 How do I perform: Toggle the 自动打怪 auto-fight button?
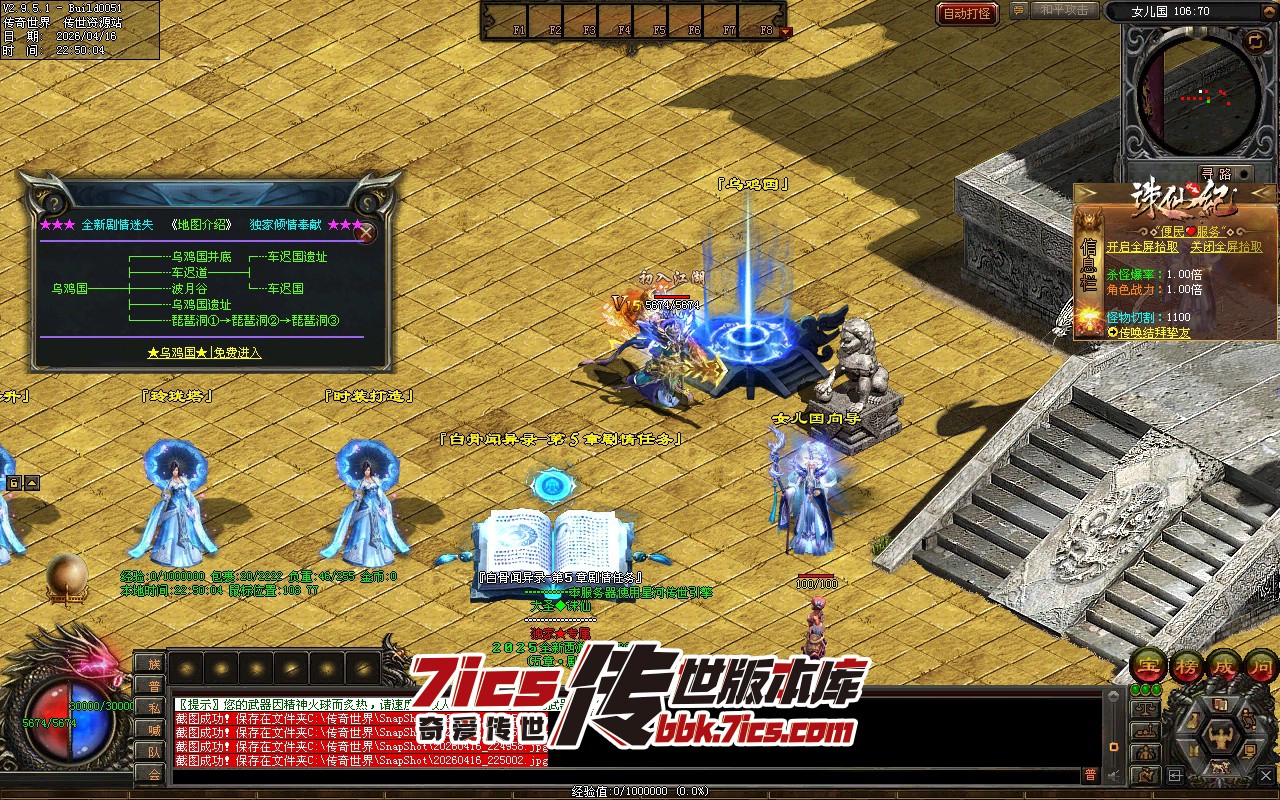pyautogui.click(x=967, y=13)
